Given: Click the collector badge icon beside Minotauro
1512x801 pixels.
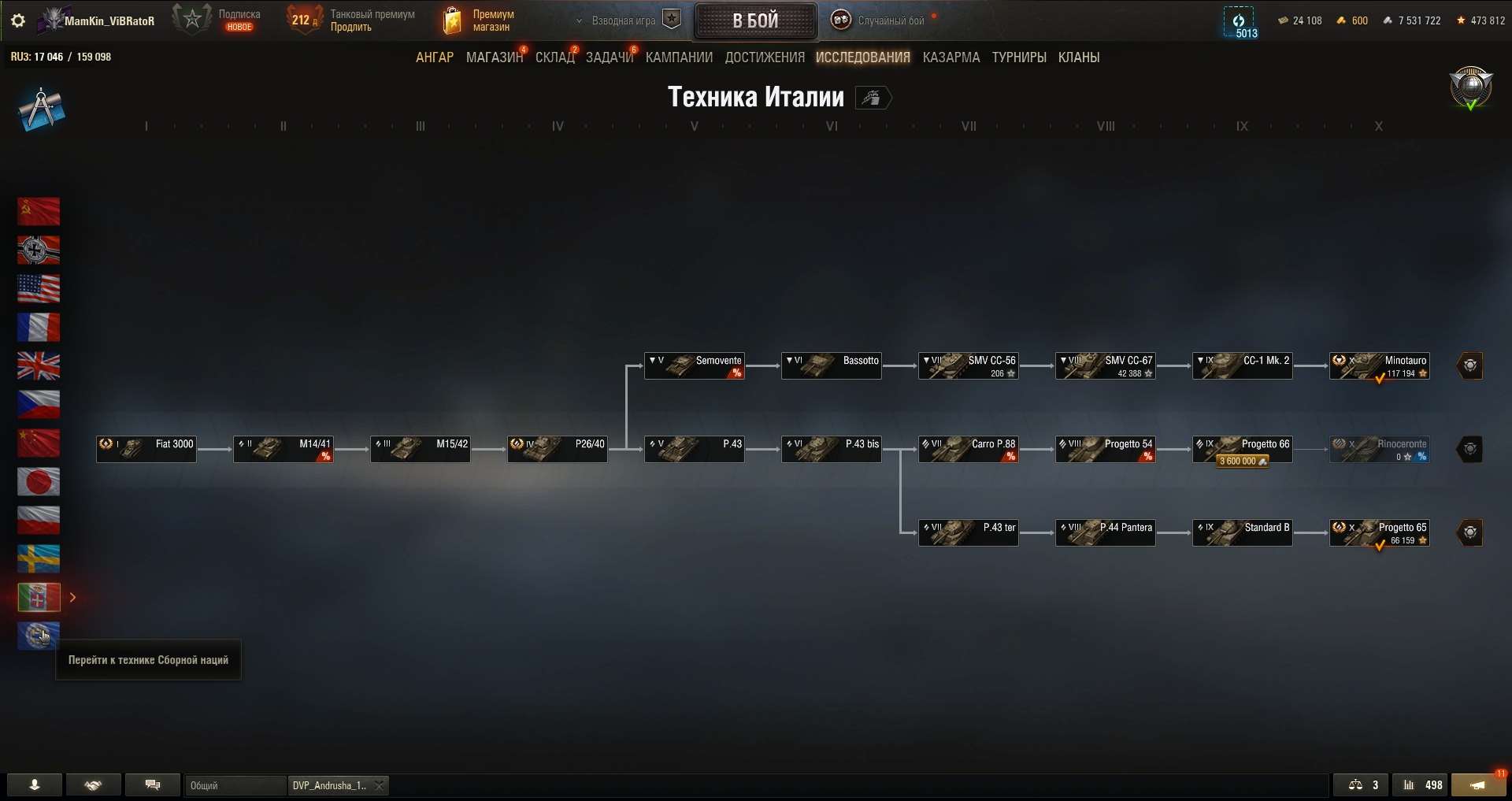Looking at the screenshot, I should pyautogui.click(x=1471, y=365).
